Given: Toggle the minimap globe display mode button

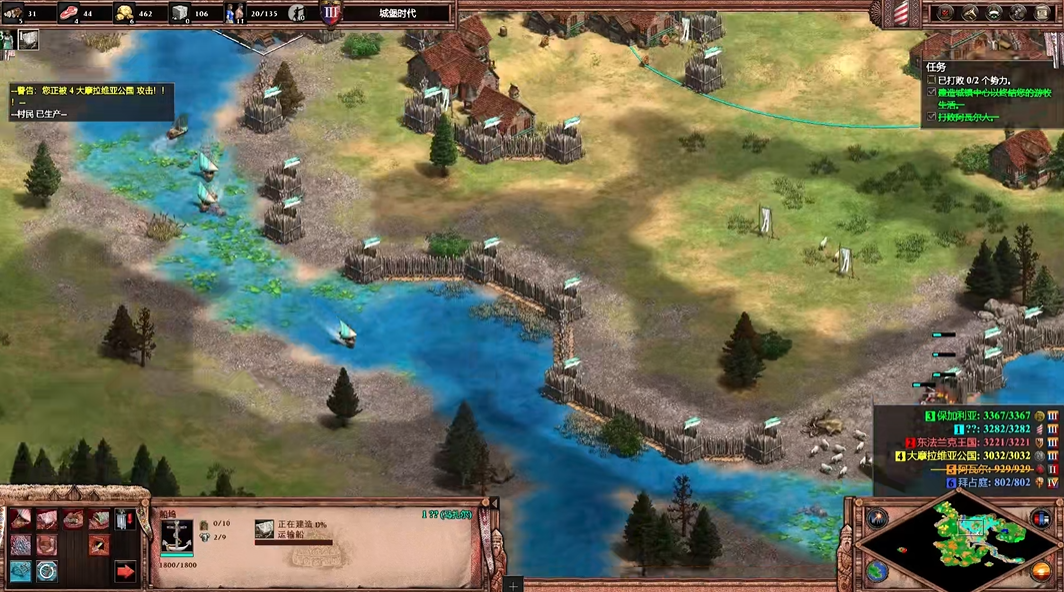Looking at the screenshot, I should tap(877, 571).
